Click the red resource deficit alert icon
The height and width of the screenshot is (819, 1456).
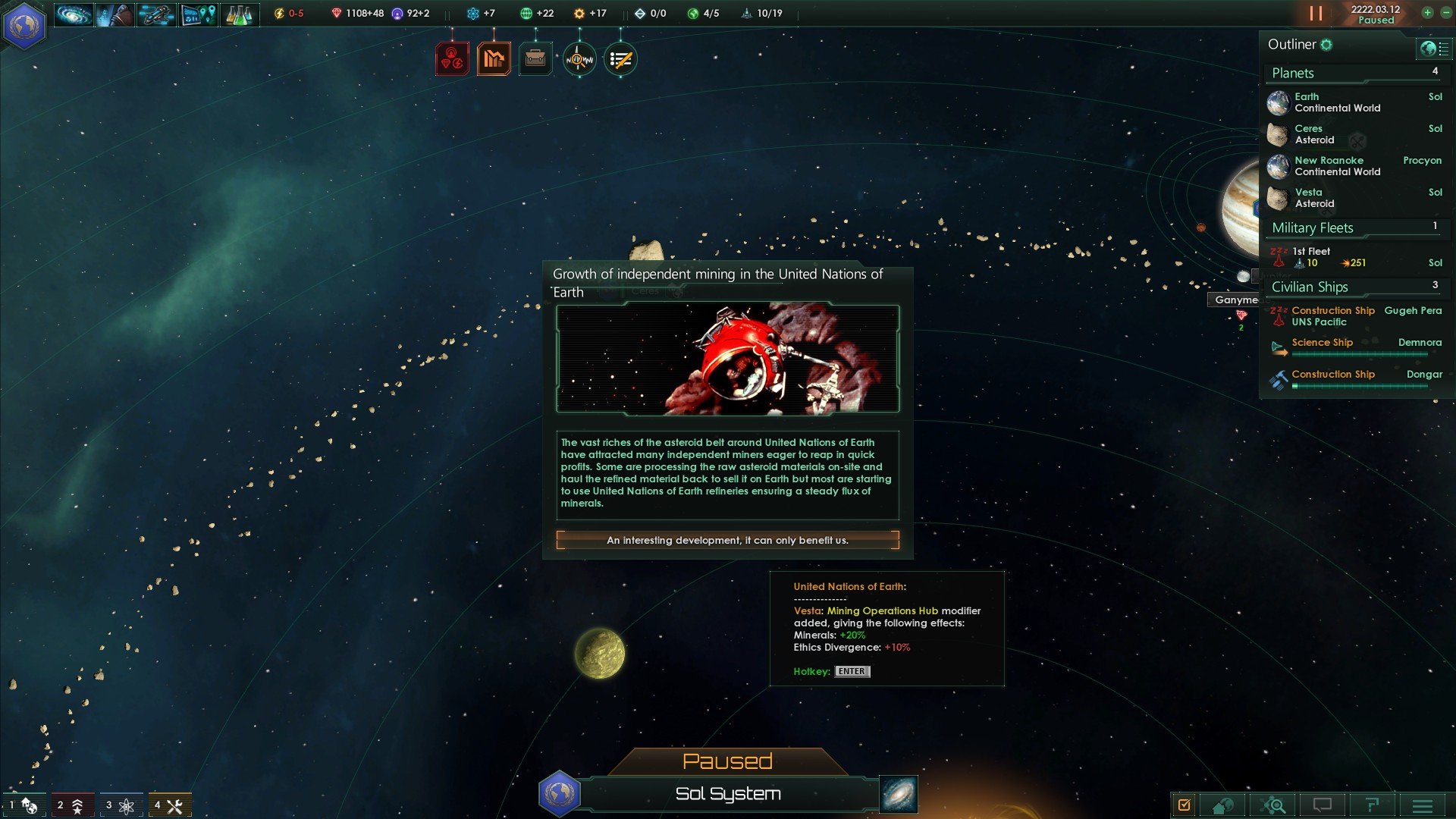point(452,59)
